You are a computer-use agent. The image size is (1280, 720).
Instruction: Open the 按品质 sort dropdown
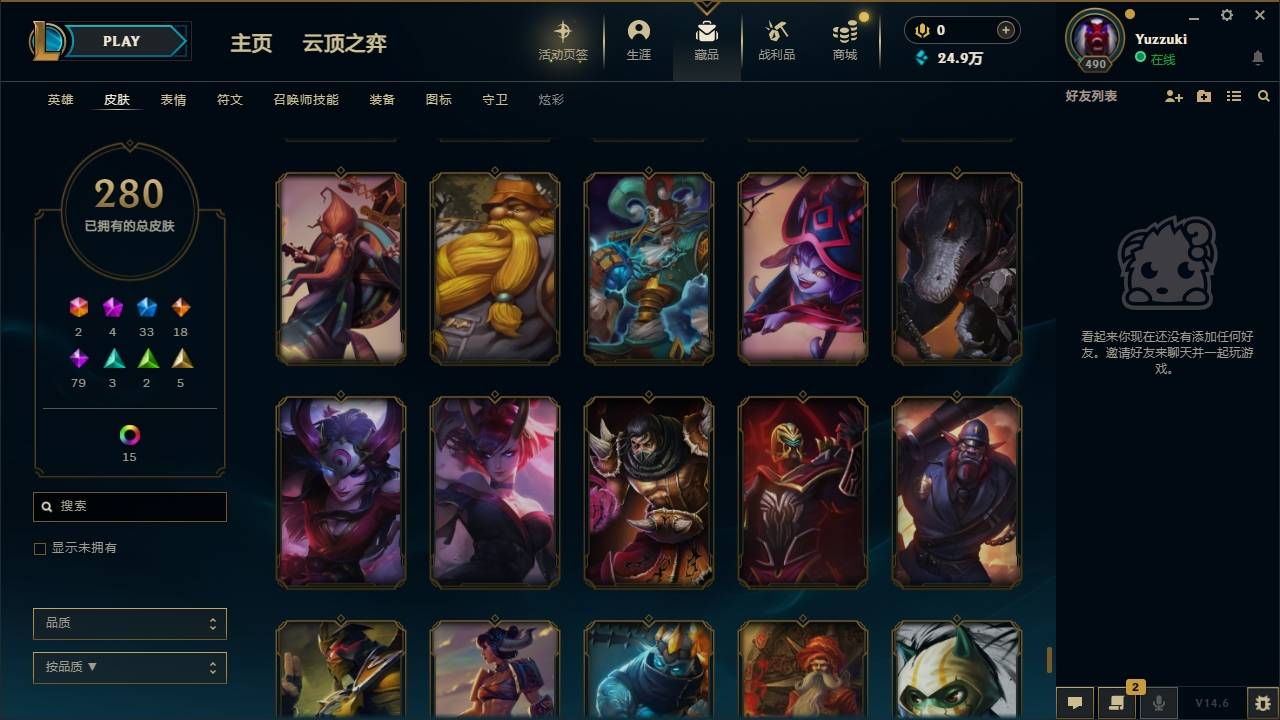[129, 667]
